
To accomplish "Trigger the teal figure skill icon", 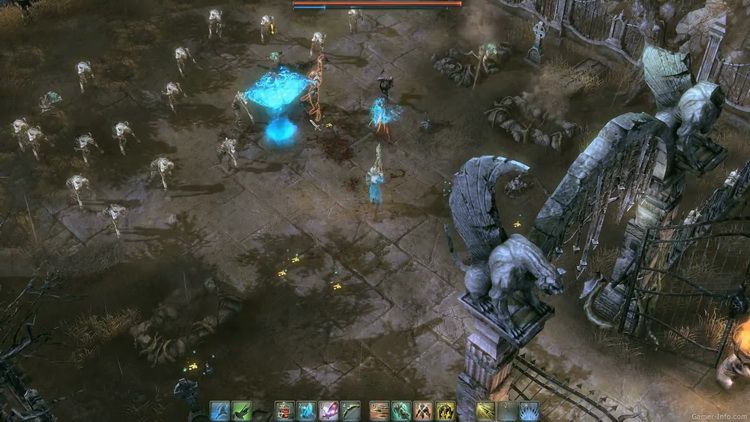I will (x=401, y=411).
